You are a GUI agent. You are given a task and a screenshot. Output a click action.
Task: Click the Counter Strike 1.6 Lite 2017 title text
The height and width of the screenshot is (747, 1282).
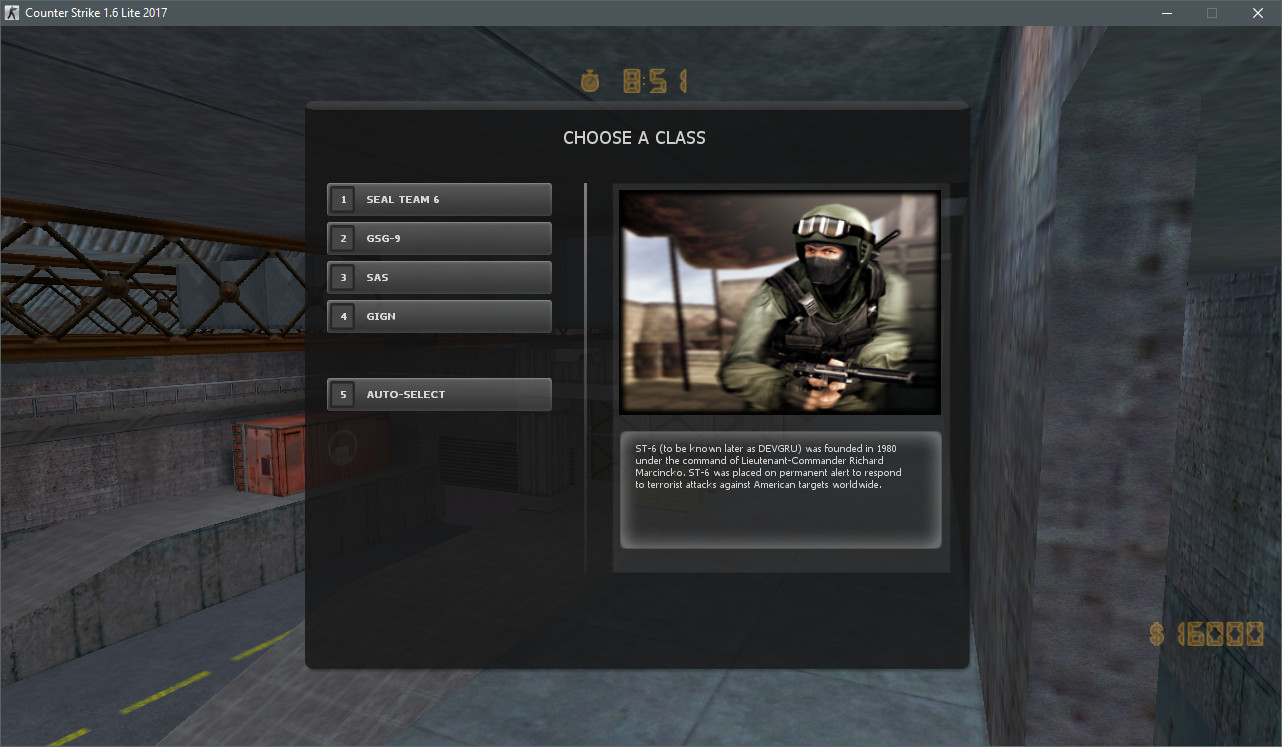(97, 12)
